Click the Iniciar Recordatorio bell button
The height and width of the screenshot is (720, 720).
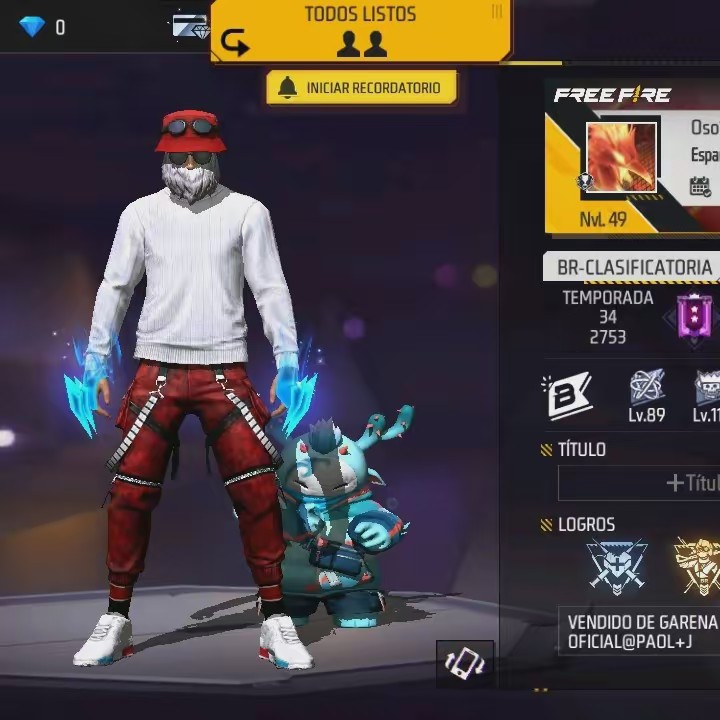pyautogui.click(x=361, y=88)
